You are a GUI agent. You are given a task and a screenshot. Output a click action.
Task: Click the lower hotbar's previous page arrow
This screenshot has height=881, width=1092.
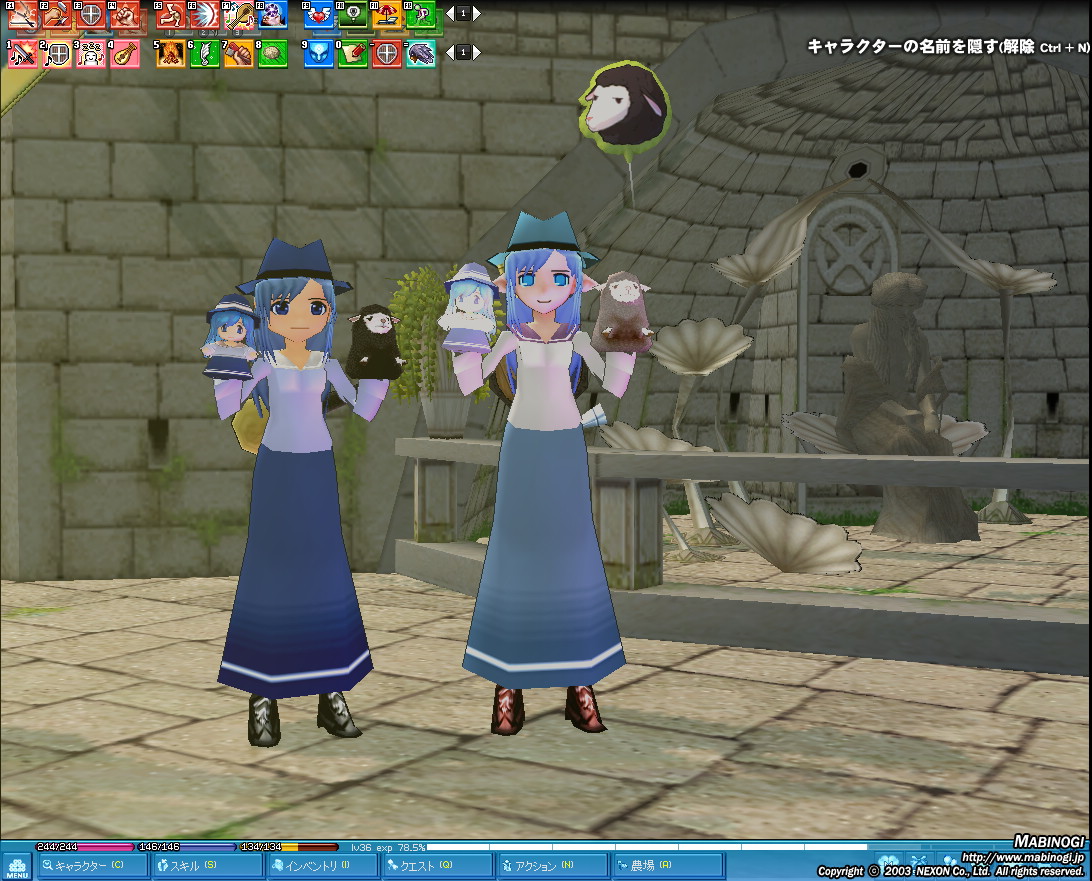pos(449,52)
